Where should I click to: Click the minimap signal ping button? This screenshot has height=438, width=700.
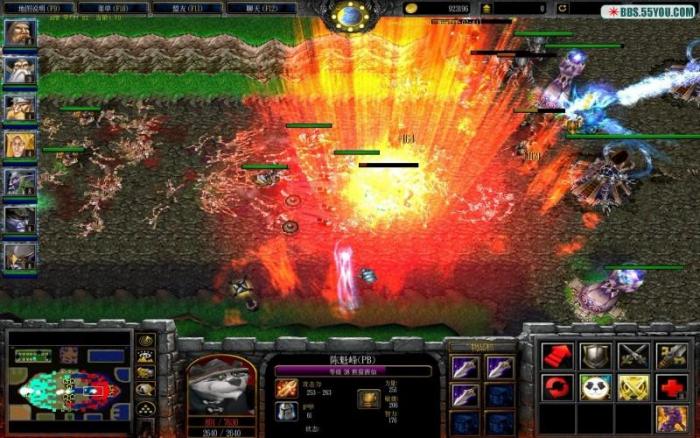pos(146,341)
